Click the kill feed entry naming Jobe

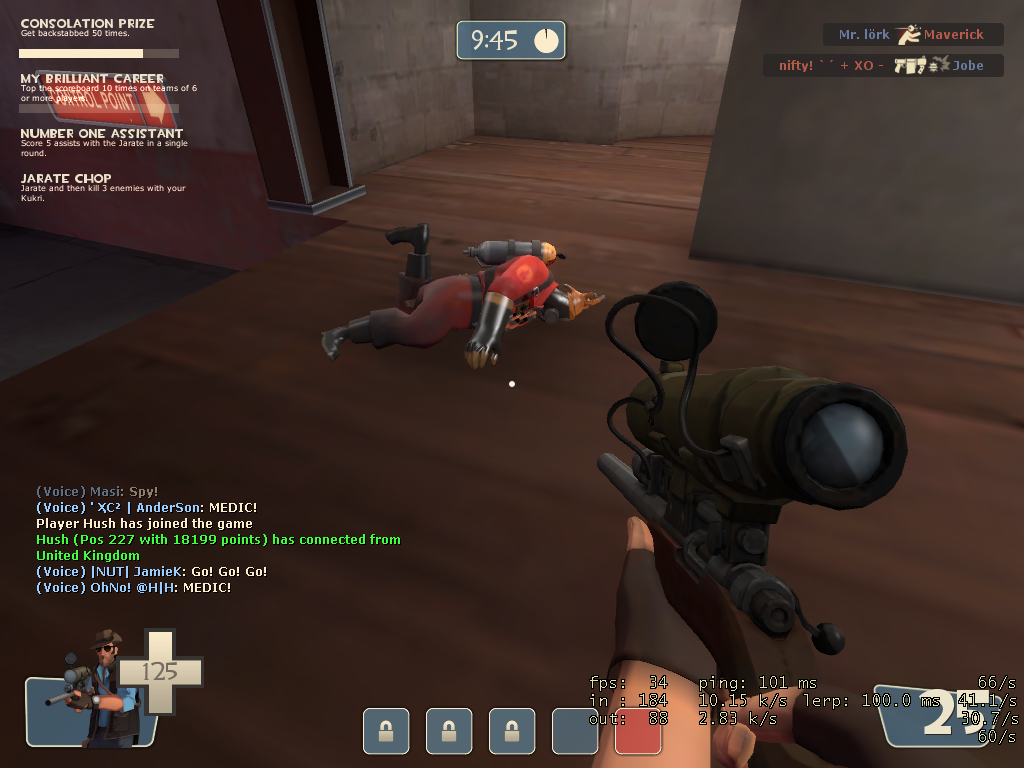pos(881,66)
